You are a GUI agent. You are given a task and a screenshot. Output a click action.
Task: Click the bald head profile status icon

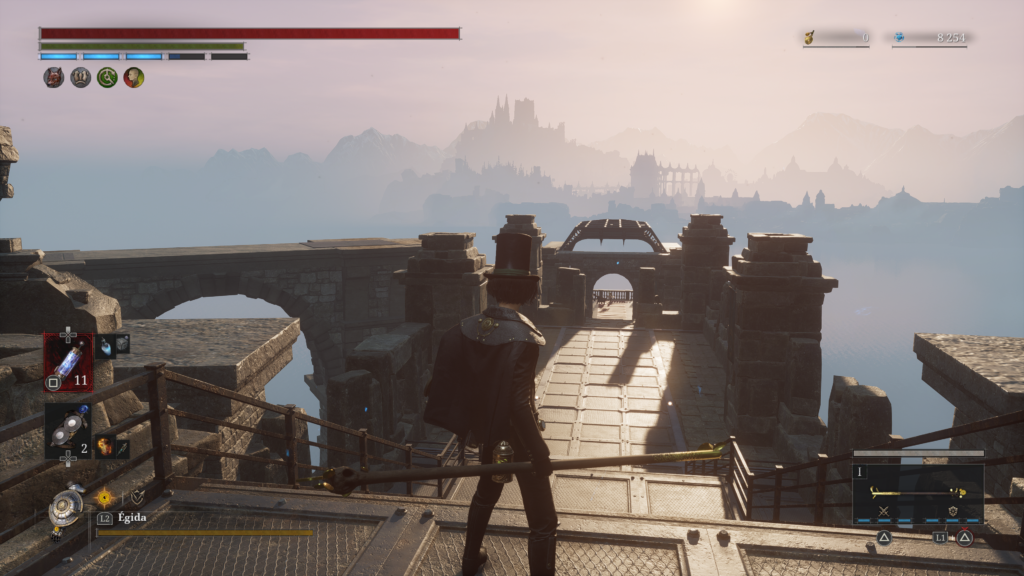[134, 77]
